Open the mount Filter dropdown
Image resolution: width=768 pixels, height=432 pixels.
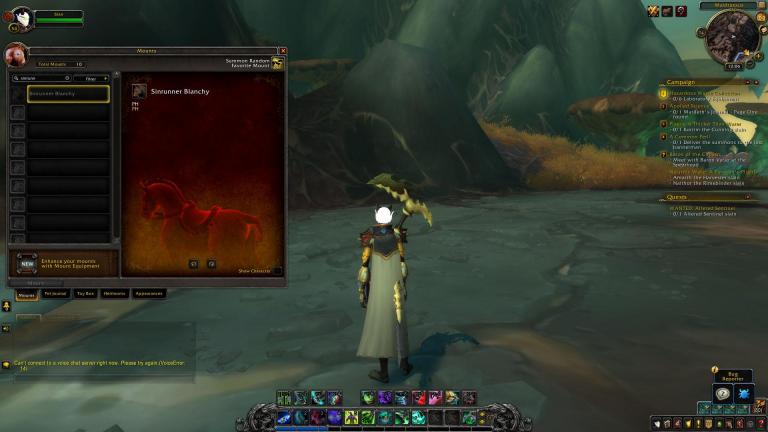point(91,77)
